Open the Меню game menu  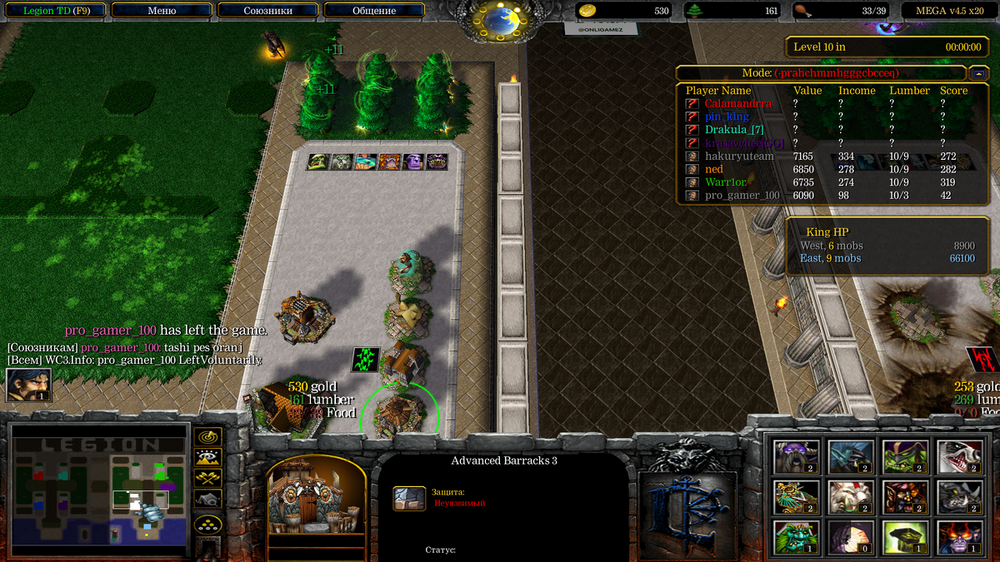click(162, 11)
